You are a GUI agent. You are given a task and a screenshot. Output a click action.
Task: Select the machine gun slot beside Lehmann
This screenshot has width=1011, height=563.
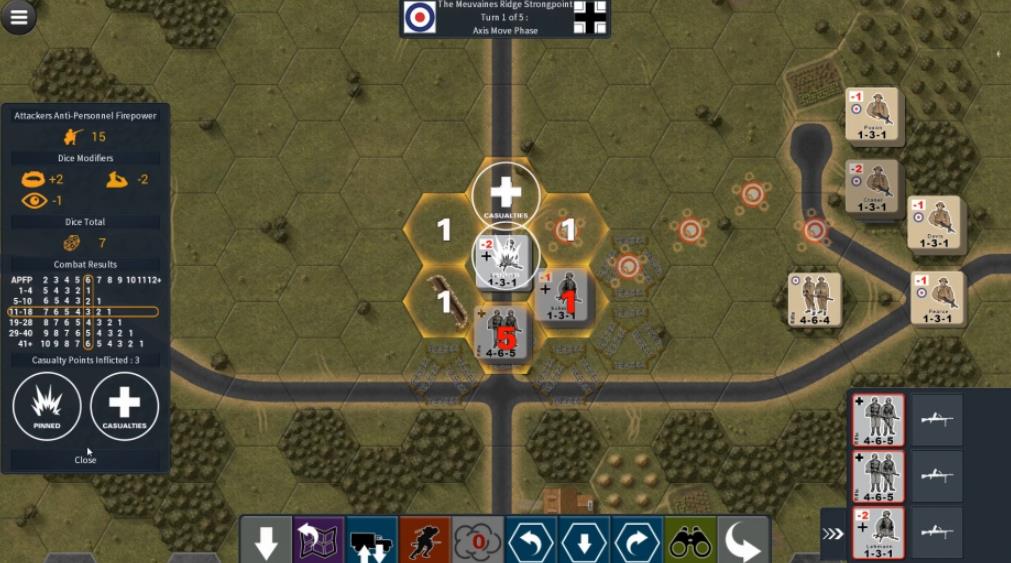pyautogui.click(x=937, y=533)
